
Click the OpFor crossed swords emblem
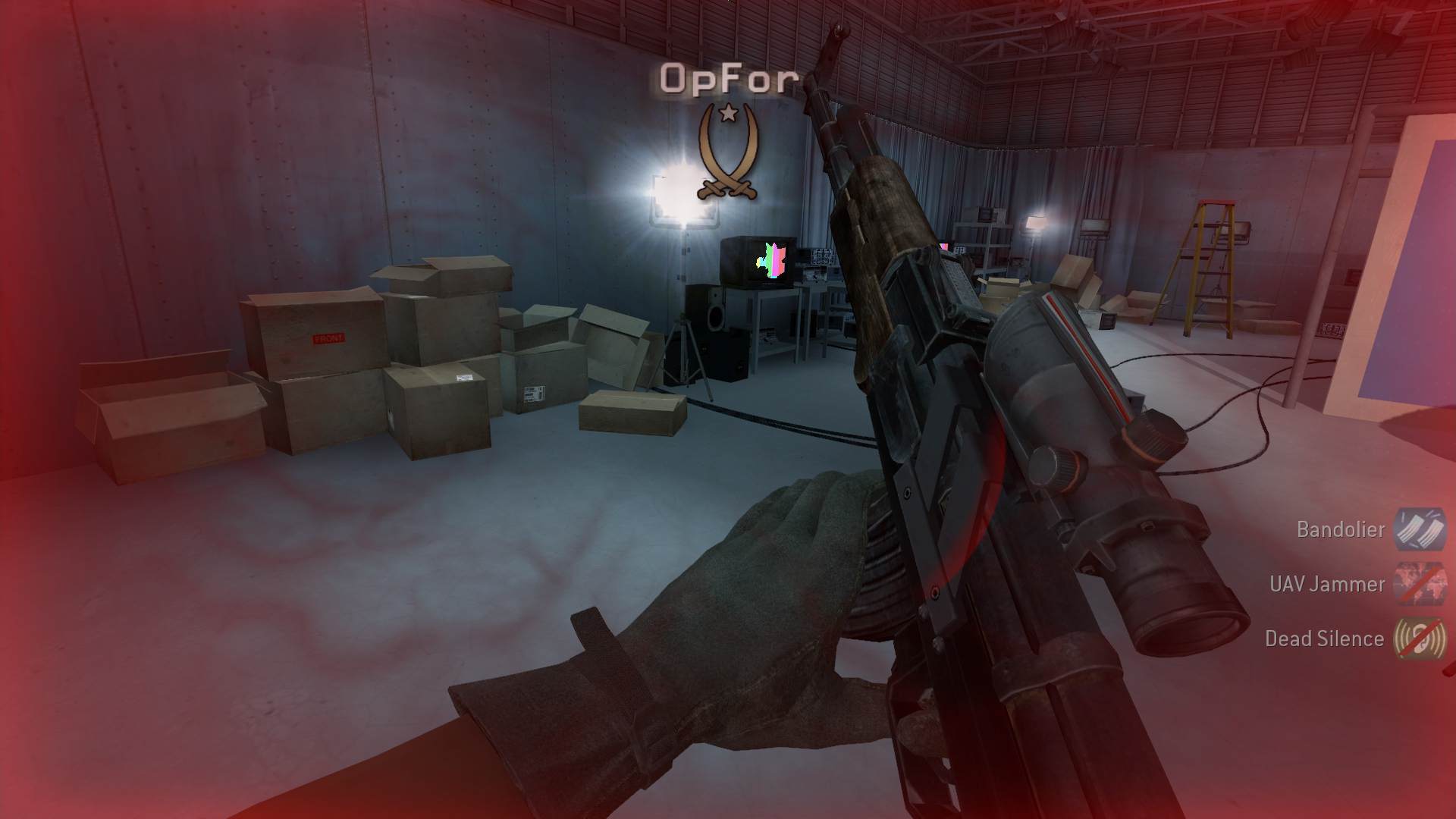coord(728,153)
